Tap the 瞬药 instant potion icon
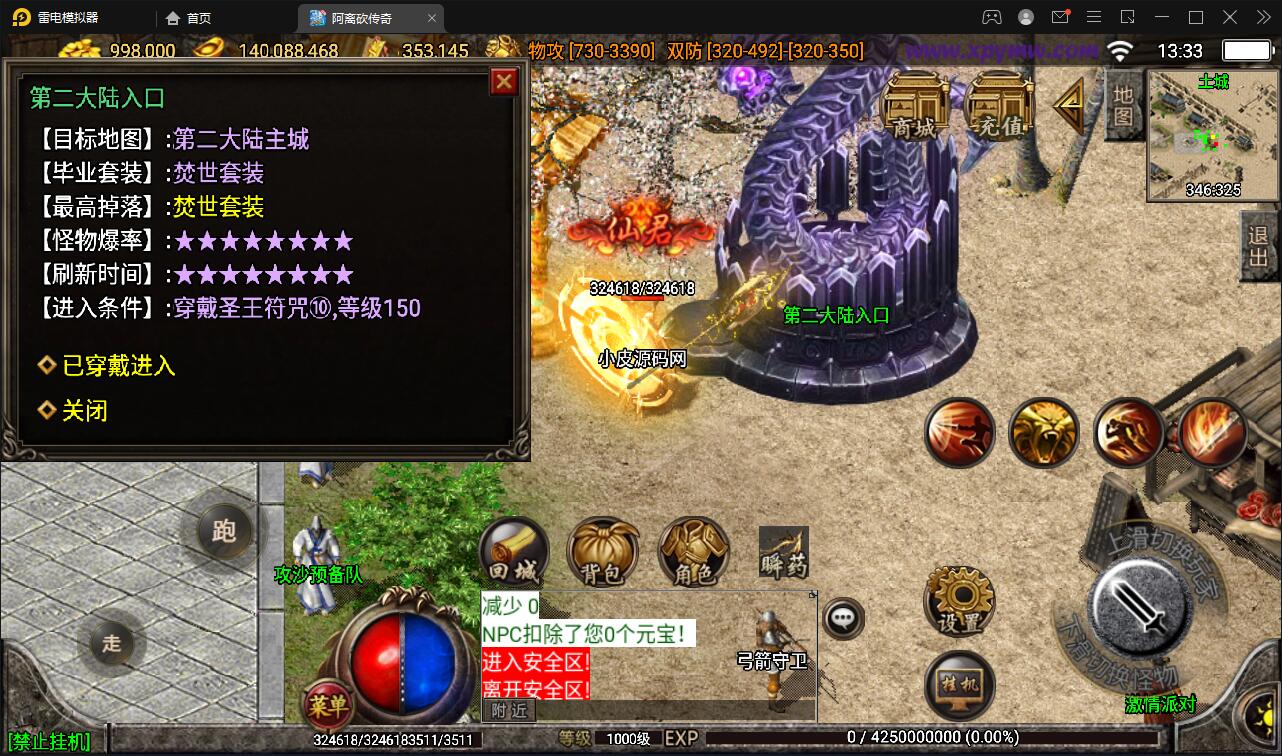Viewport: 1282px width, 756px height. click(783, 551)
